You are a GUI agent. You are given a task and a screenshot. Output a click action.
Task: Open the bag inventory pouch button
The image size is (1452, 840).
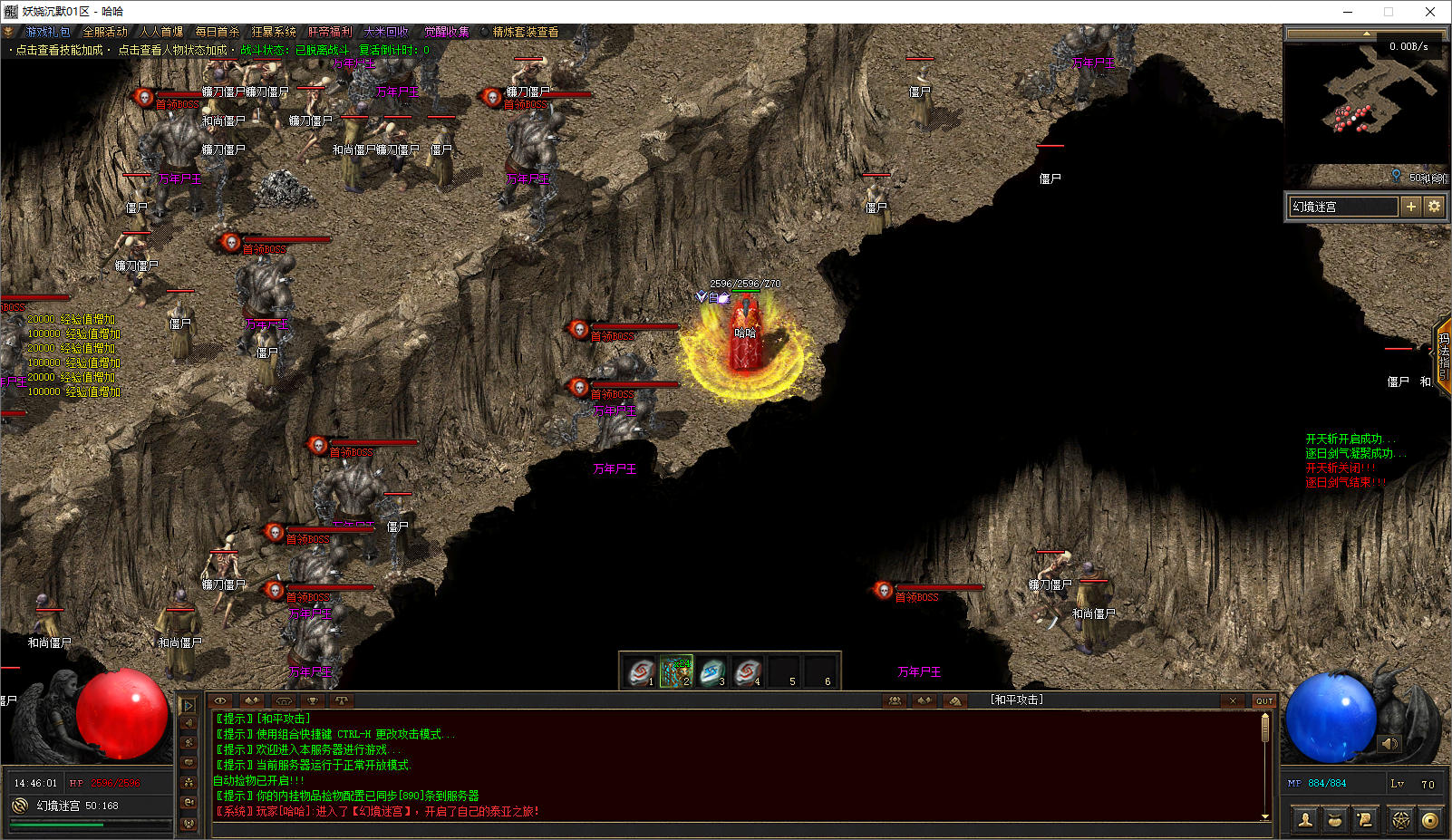click(x=1335, y=820)
